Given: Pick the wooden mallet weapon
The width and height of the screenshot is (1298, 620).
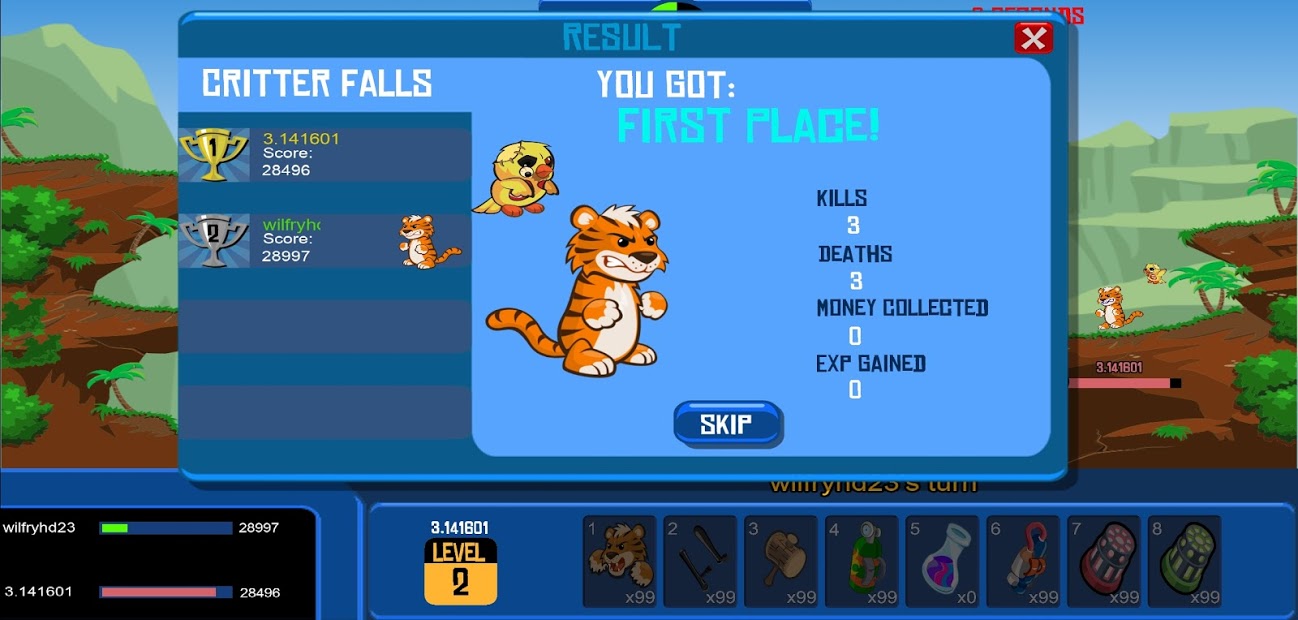Looking at the screenshot, I should 781,561.
